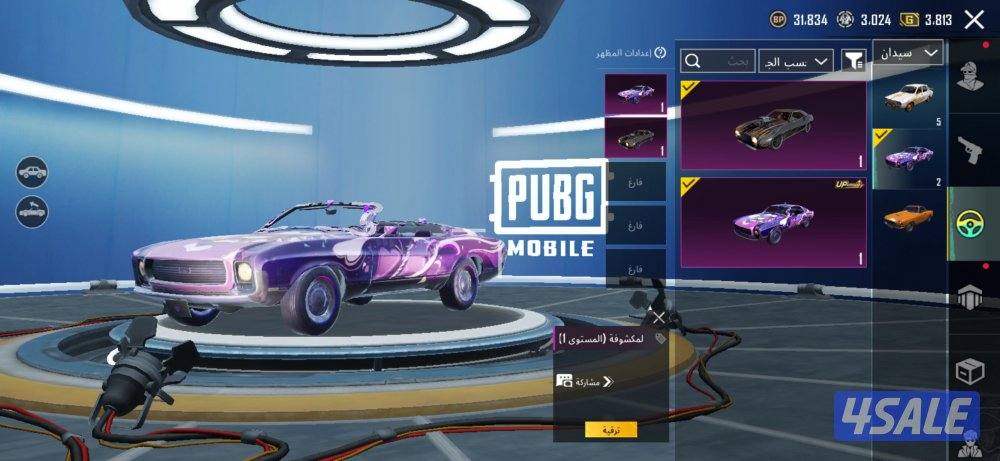This screenshot has width=1000, height=461.
Task: Share the skin with the مشاركة button
Action: point(583,381)
